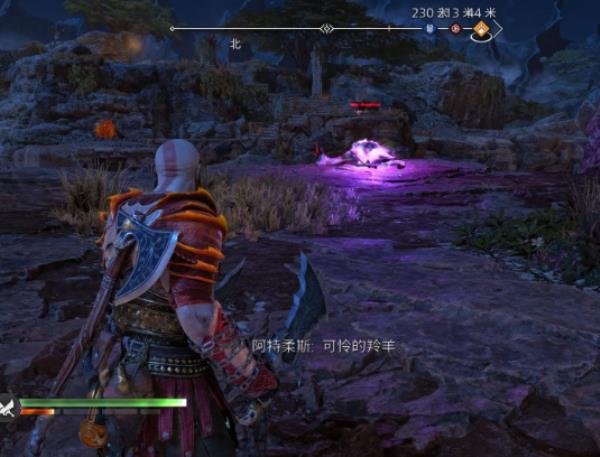Click the center diamond indicator on the compass
Screen dimensions: 600x457
coord(326,29)
